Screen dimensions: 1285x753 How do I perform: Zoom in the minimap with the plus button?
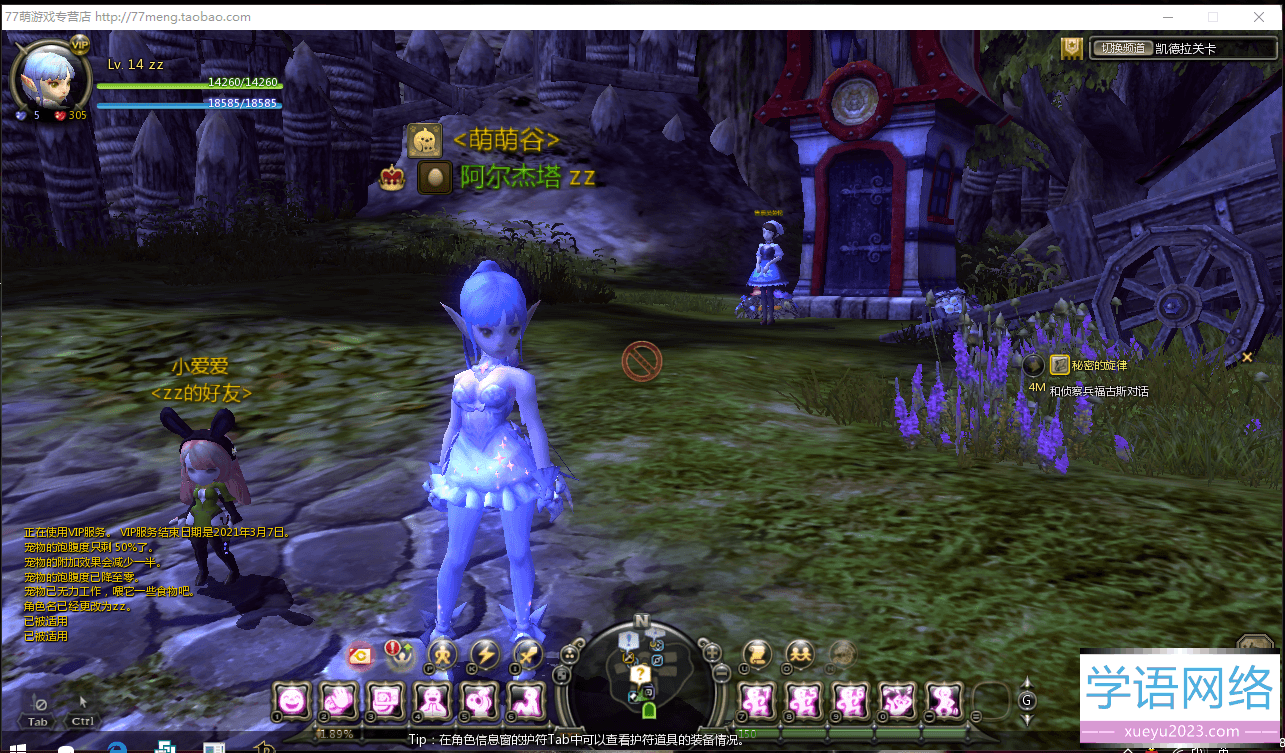pyautogui.click(x=713, y=653)
